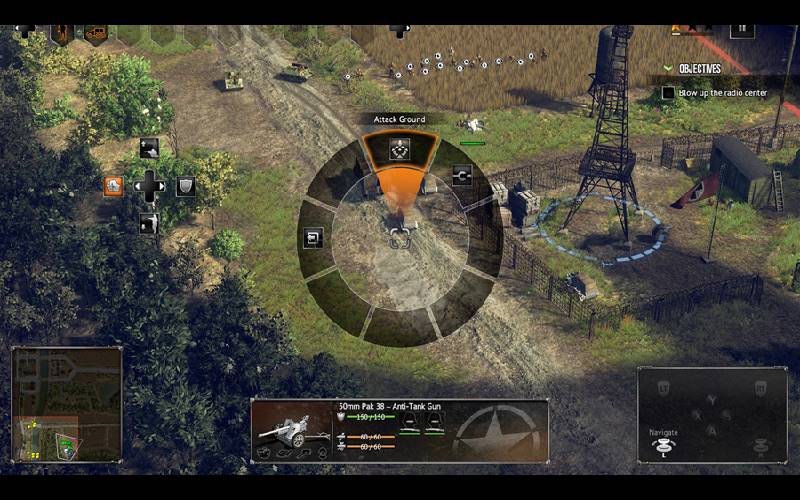
Task: Open the pause button at the top right
Action: point(740,27)
